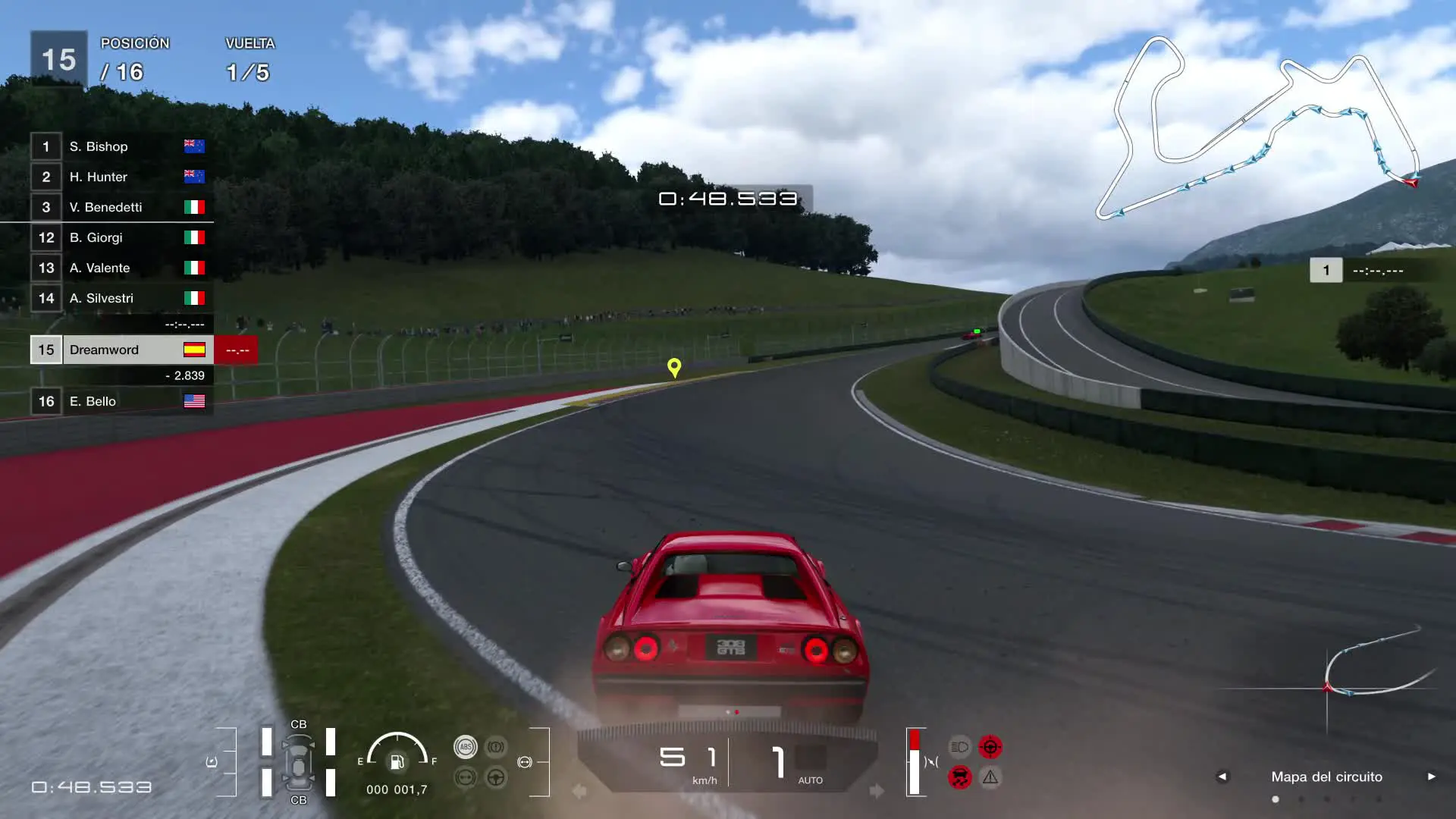Choose H. Hunter's leaderboard row

(121, 177)
